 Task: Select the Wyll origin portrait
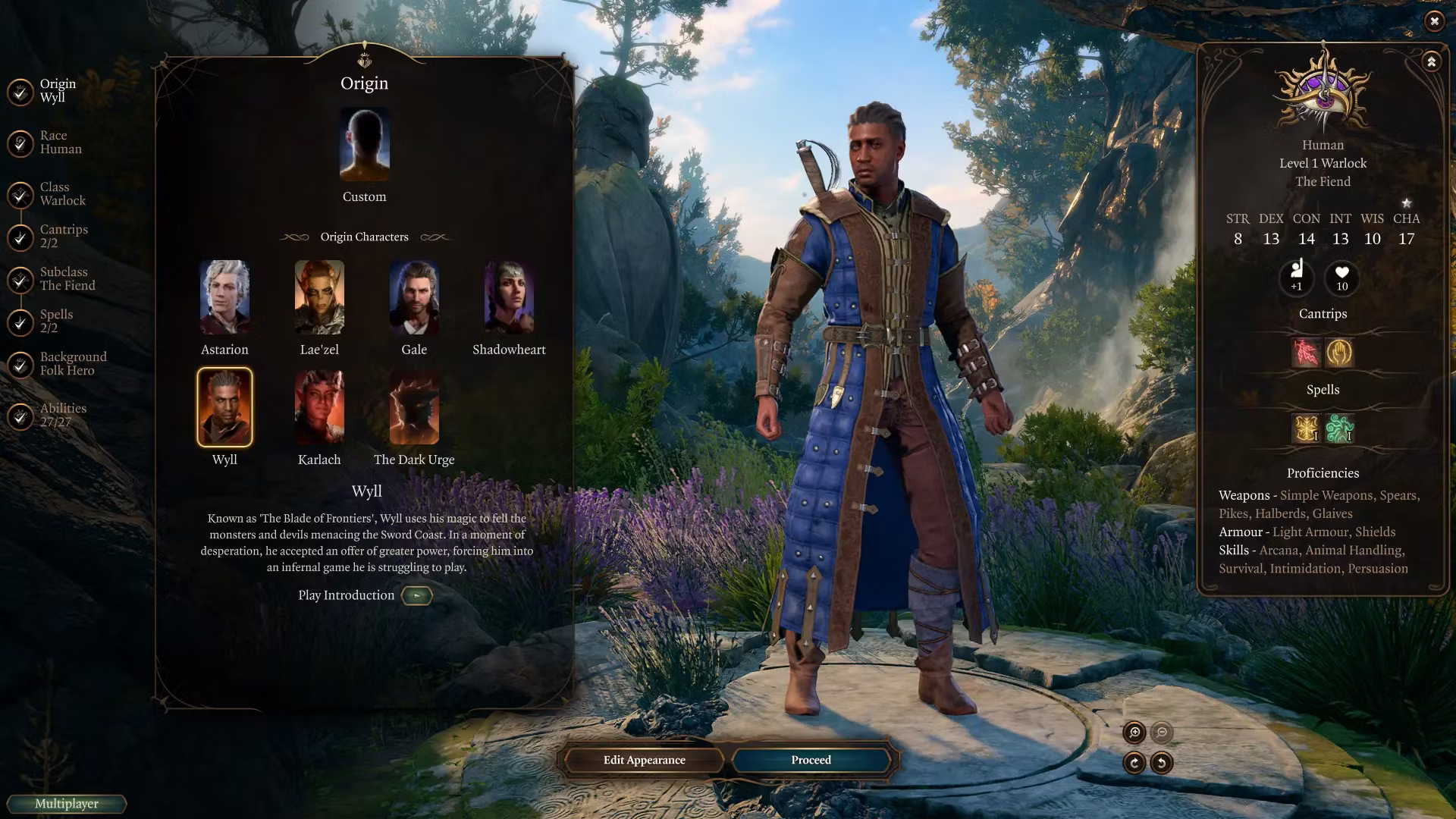[224, 407]
